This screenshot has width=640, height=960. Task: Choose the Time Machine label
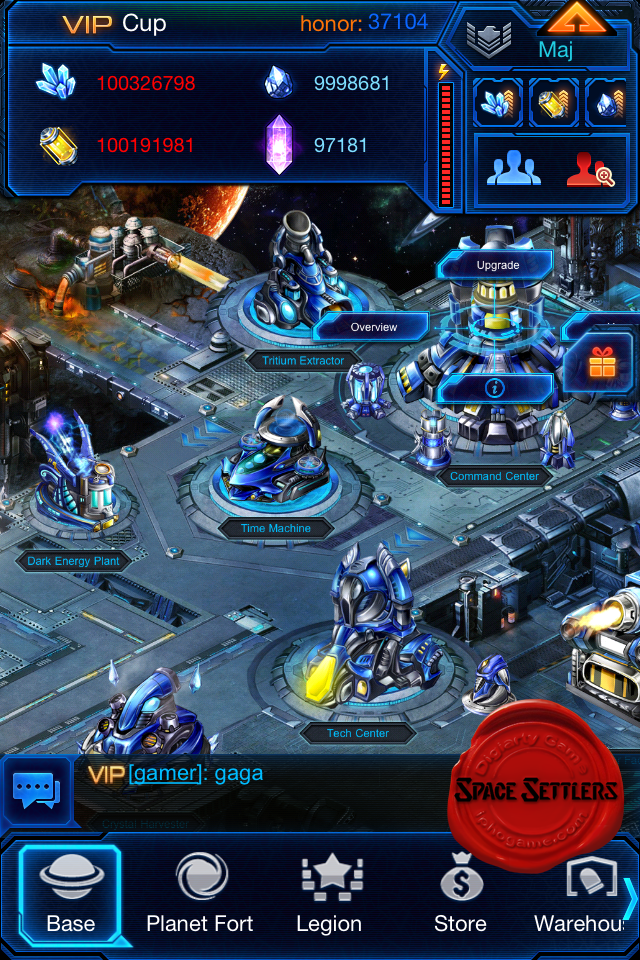tap(276, 528)
